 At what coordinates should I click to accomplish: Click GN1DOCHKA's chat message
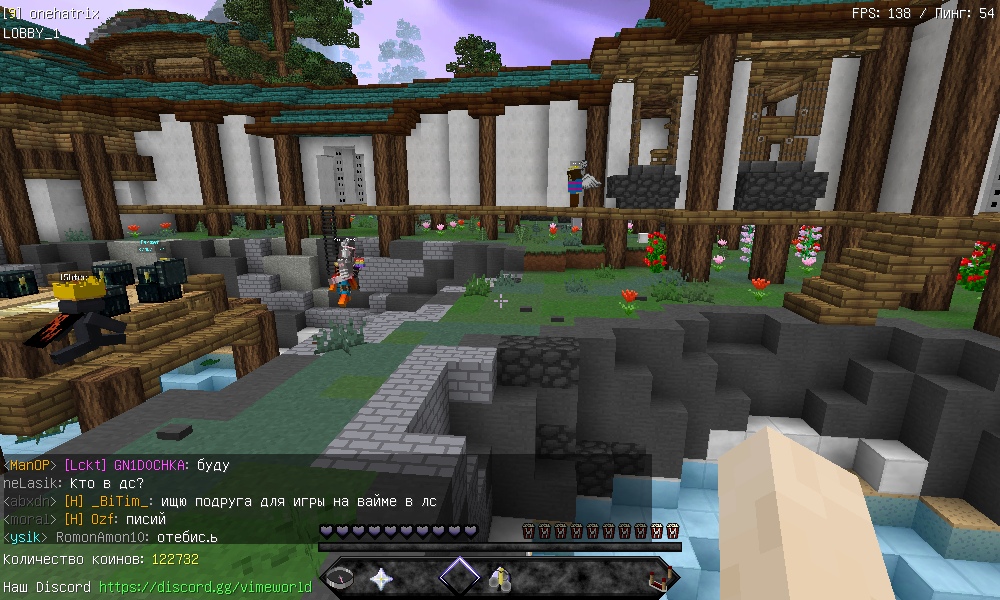213,465
